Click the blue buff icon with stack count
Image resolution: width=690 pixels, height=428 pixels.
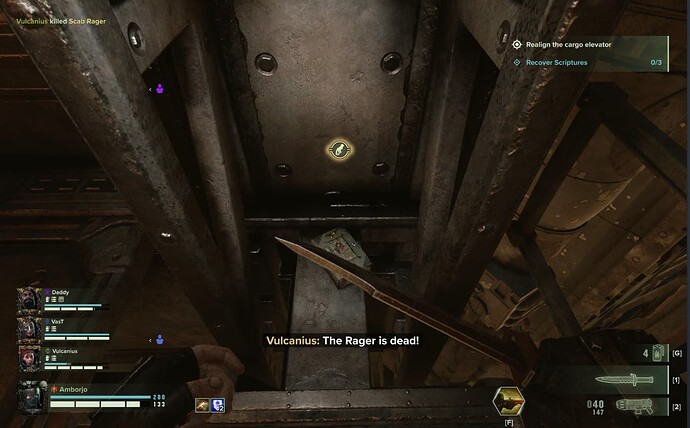[x=218, y=403]
